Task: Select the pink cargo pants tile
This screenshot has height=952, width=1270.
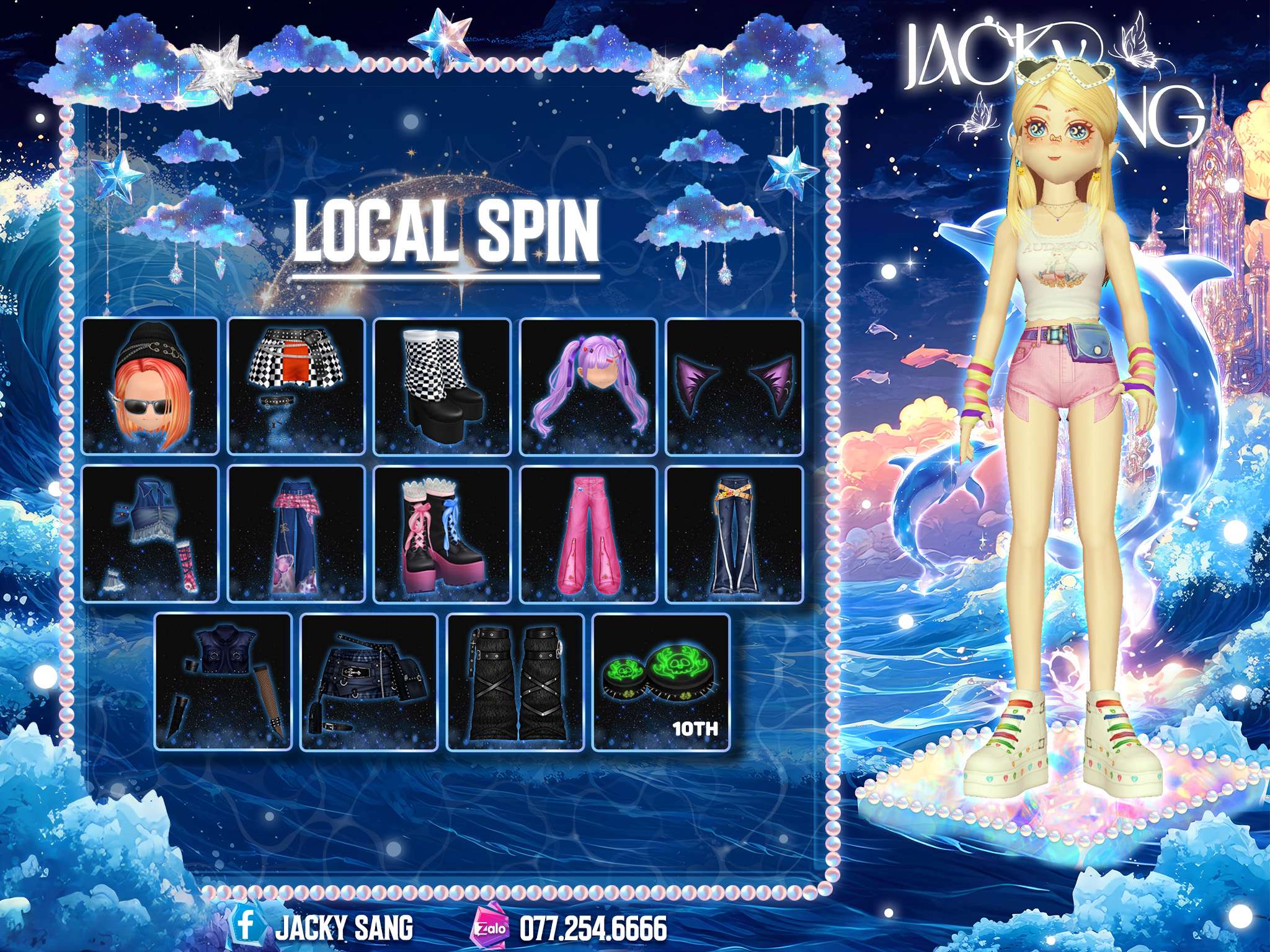Action: pyautogui.click(x=588, y=534)
